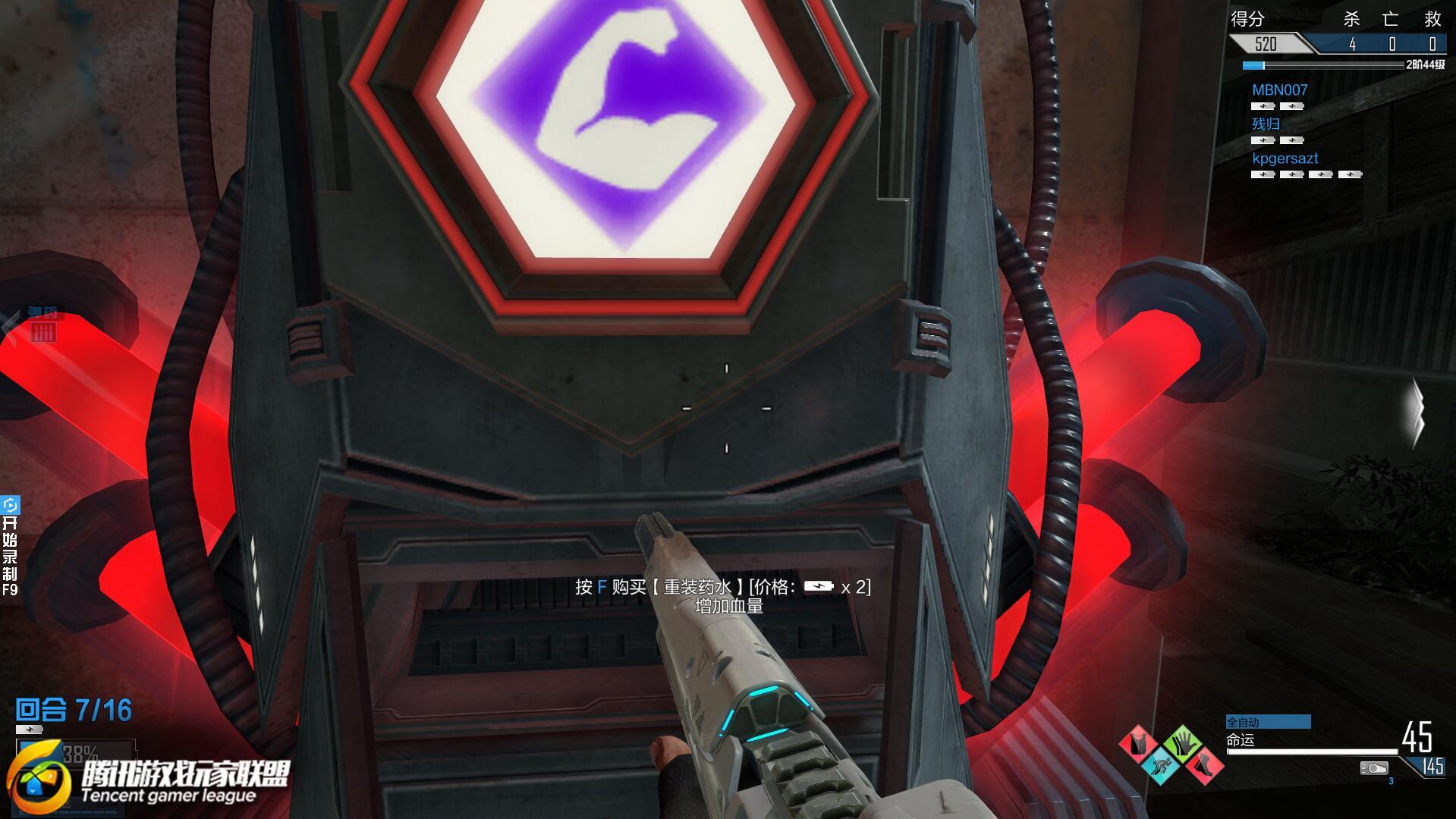Select the green hand perk icon
Image resolution: width=1456 pixels, height=819 pixels.
pos(1182,744)
